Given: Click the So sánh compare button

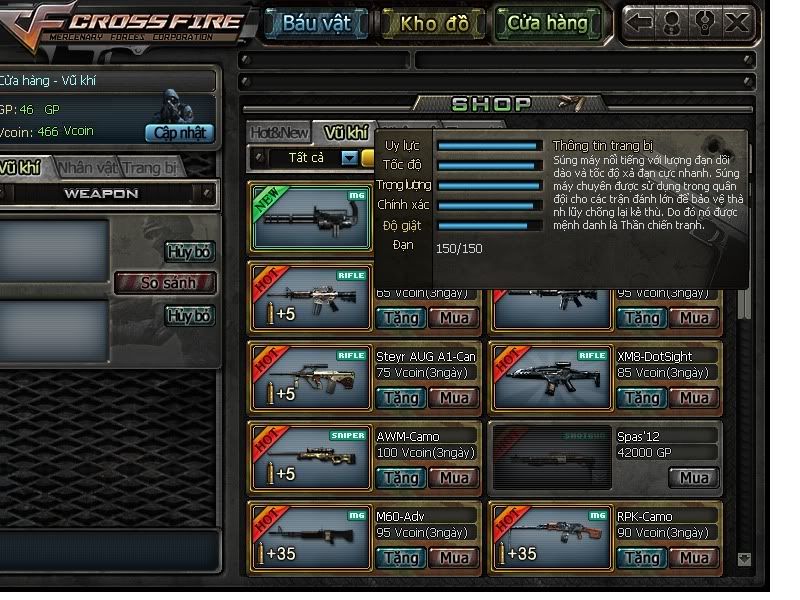Looking at the screenshot, I should point(166,283).
